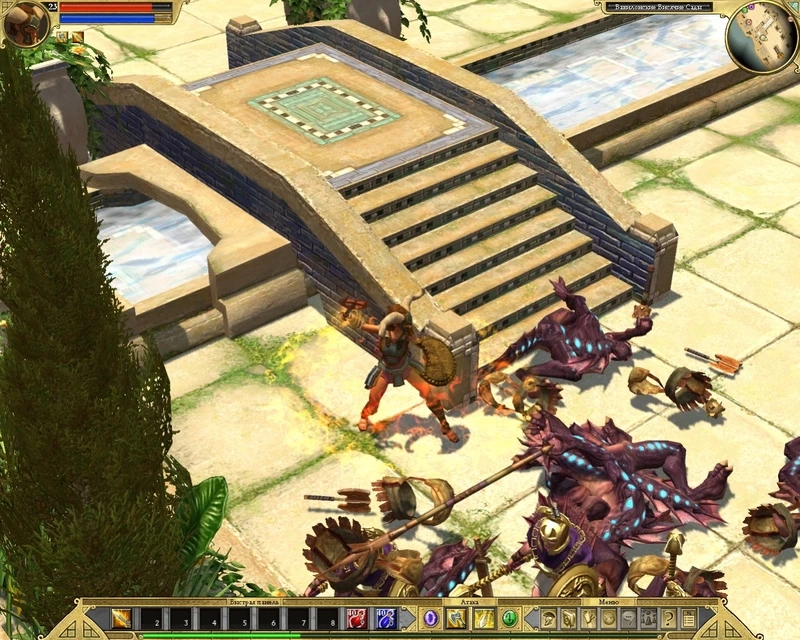800x640 pixels.
Task: Open the chat speech bubble icon
Action: point(628,618)
